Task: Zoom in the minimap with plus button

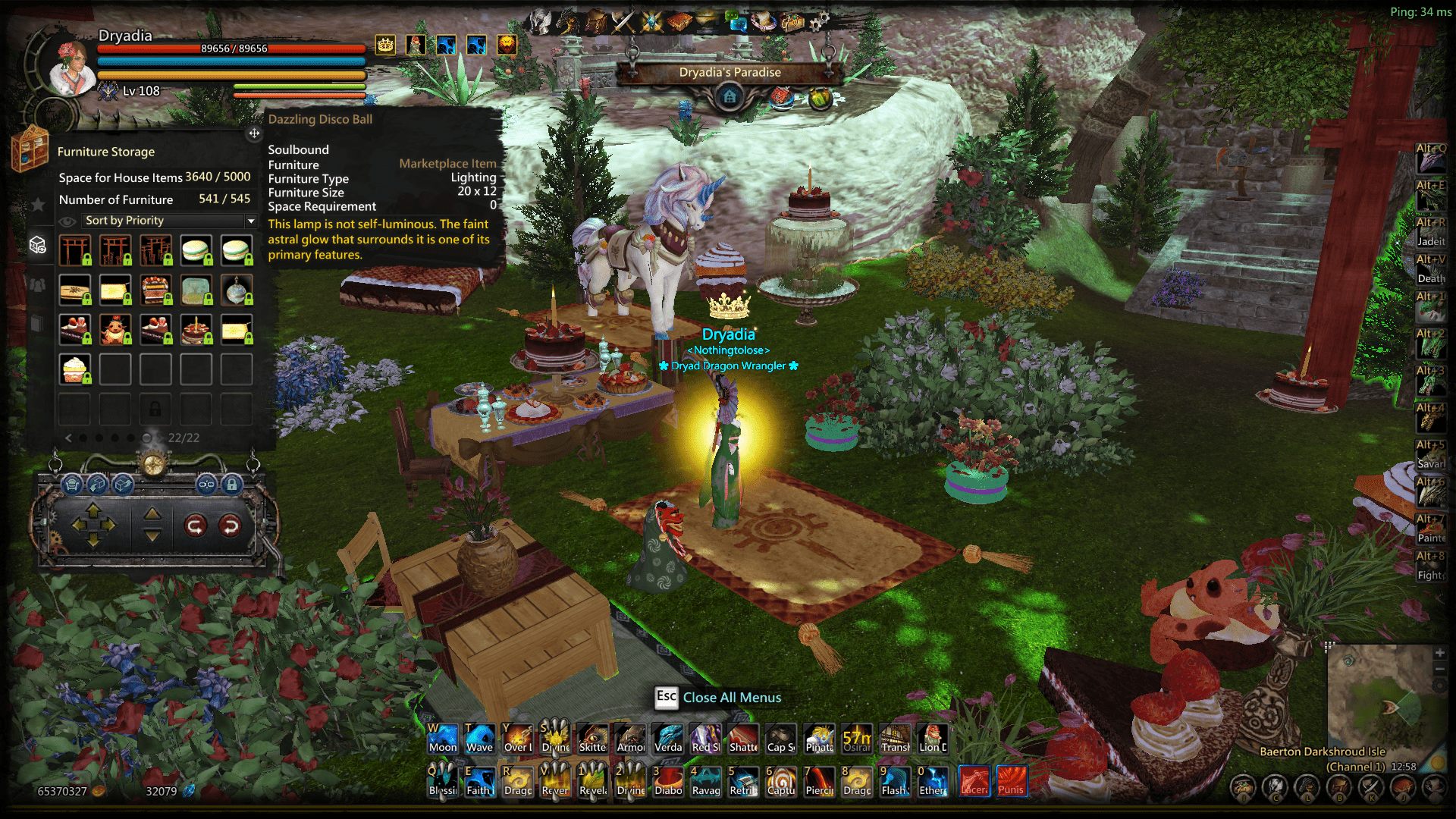Action: click(1439, 653)
